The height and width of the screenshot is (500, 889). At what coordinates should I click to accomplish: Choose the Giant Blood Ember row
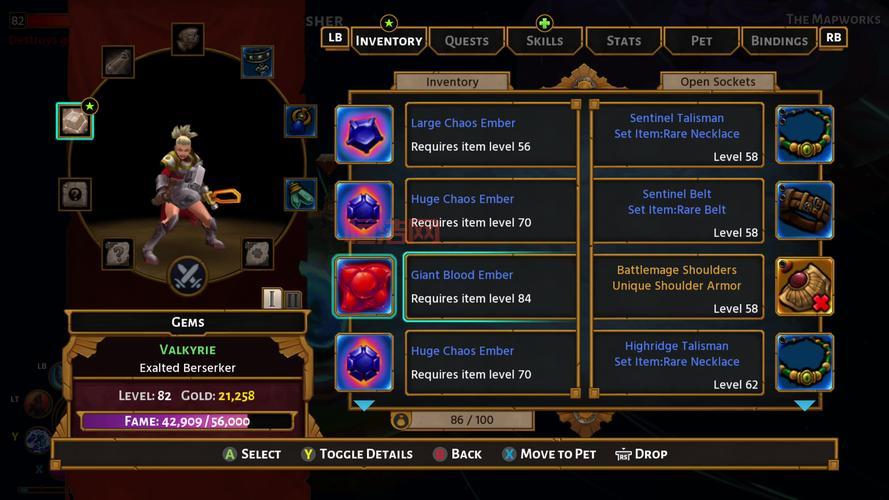[490, 287]
